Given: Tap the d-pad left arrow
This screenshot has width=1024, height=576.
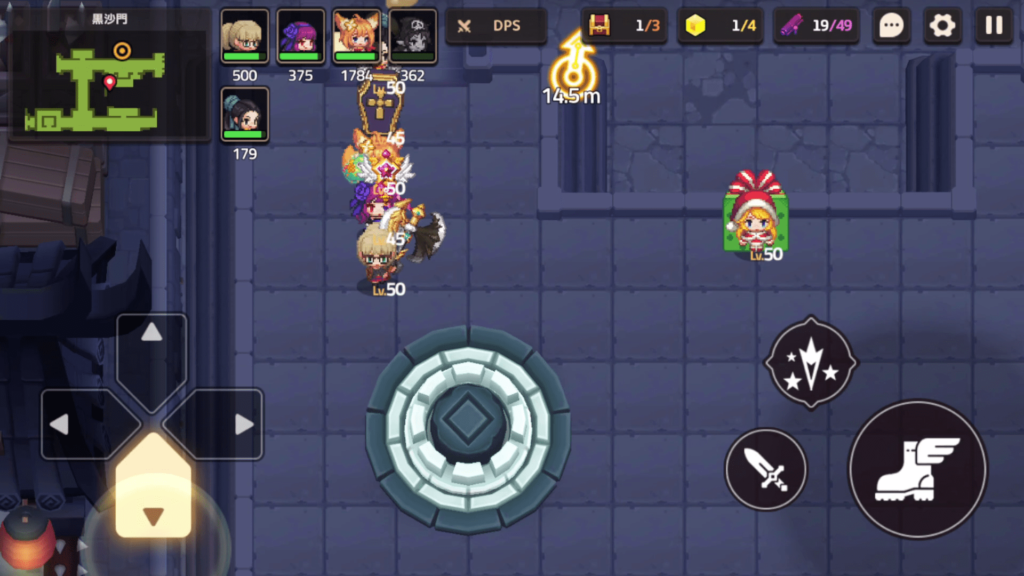Looking at the screenshot, I should pyautogui.click(x=76, y=424).
